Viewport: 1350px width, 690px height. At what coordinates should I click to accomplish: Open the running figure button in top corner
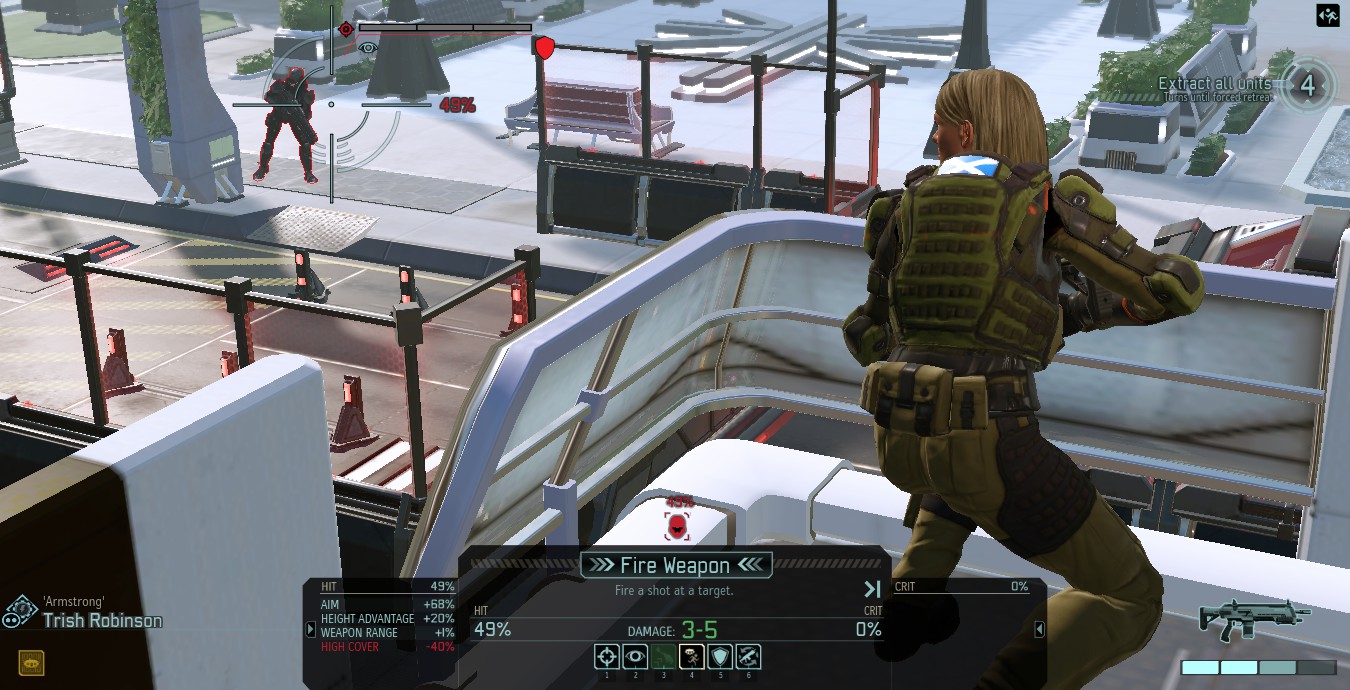1327,16
